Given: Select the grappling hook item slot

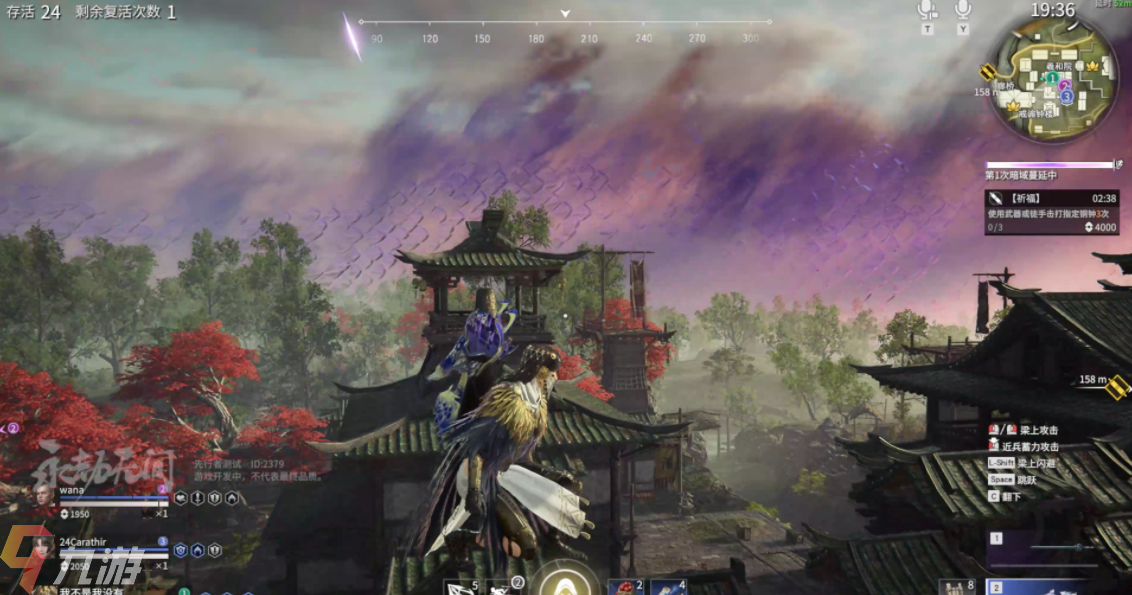Looking at the screenshot, I should [458, 587].
